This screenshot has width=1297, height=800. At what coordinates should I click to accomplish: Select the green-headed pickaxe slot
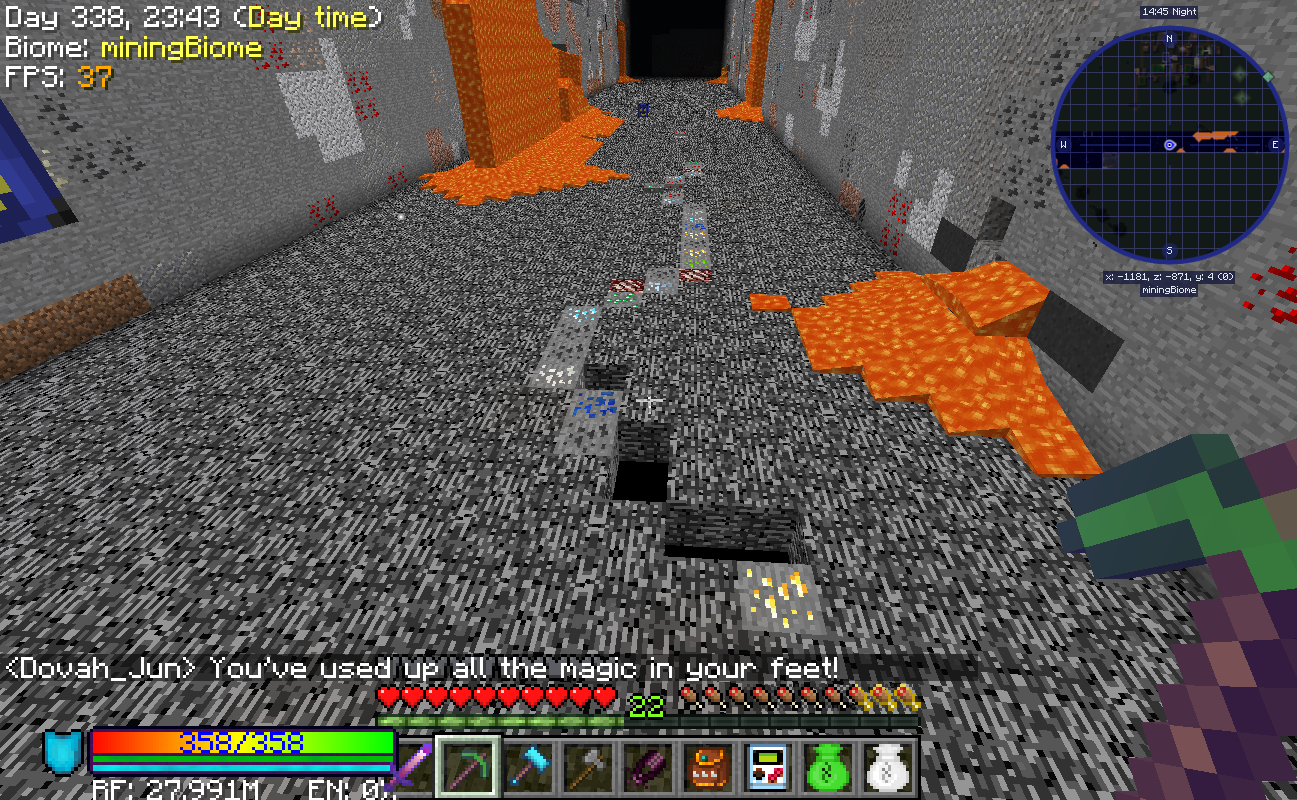click(468, 768)
